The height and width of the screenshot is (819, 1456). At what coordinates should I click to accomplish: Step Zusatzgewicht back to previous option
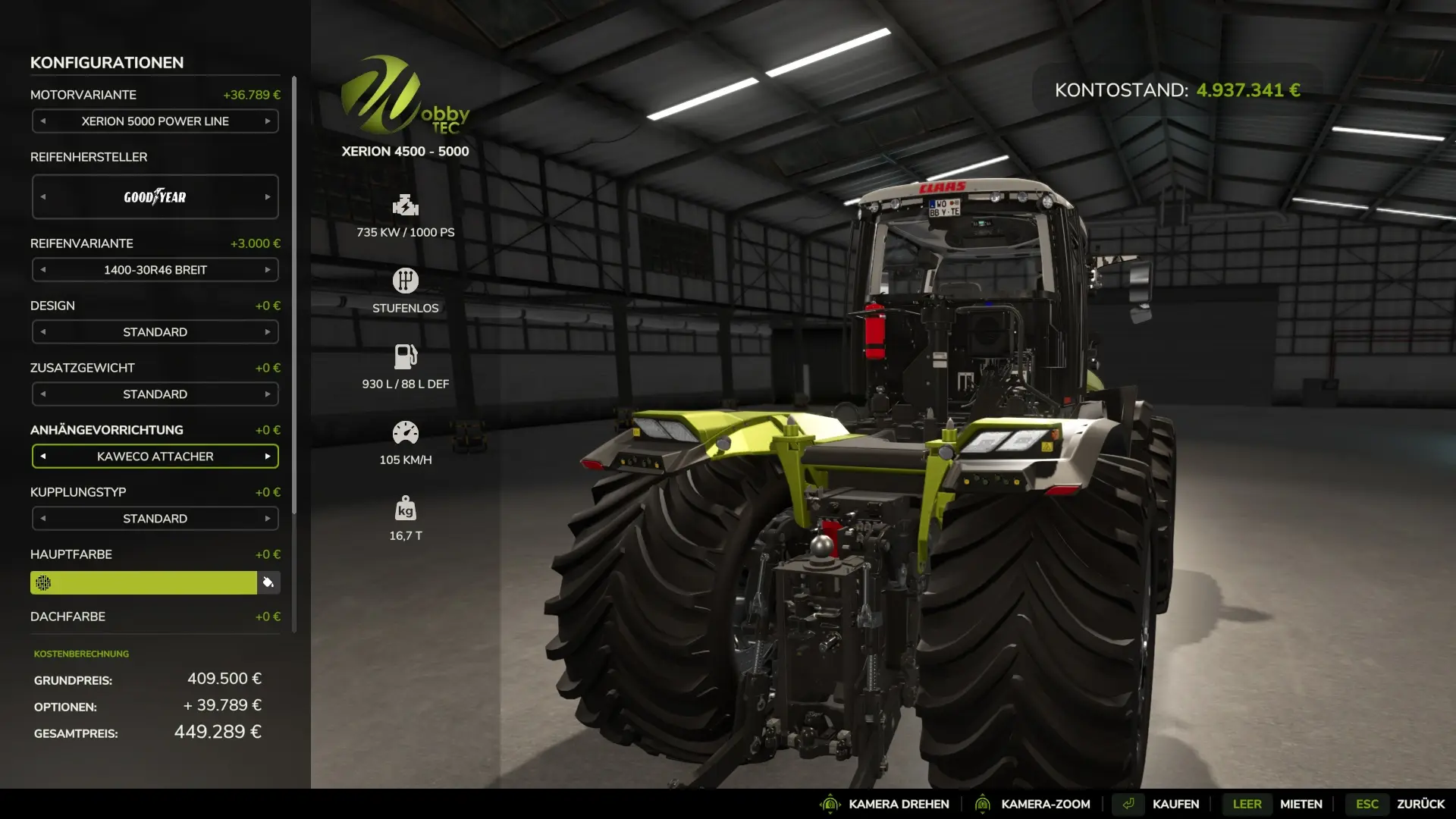[x=43, y=394]
